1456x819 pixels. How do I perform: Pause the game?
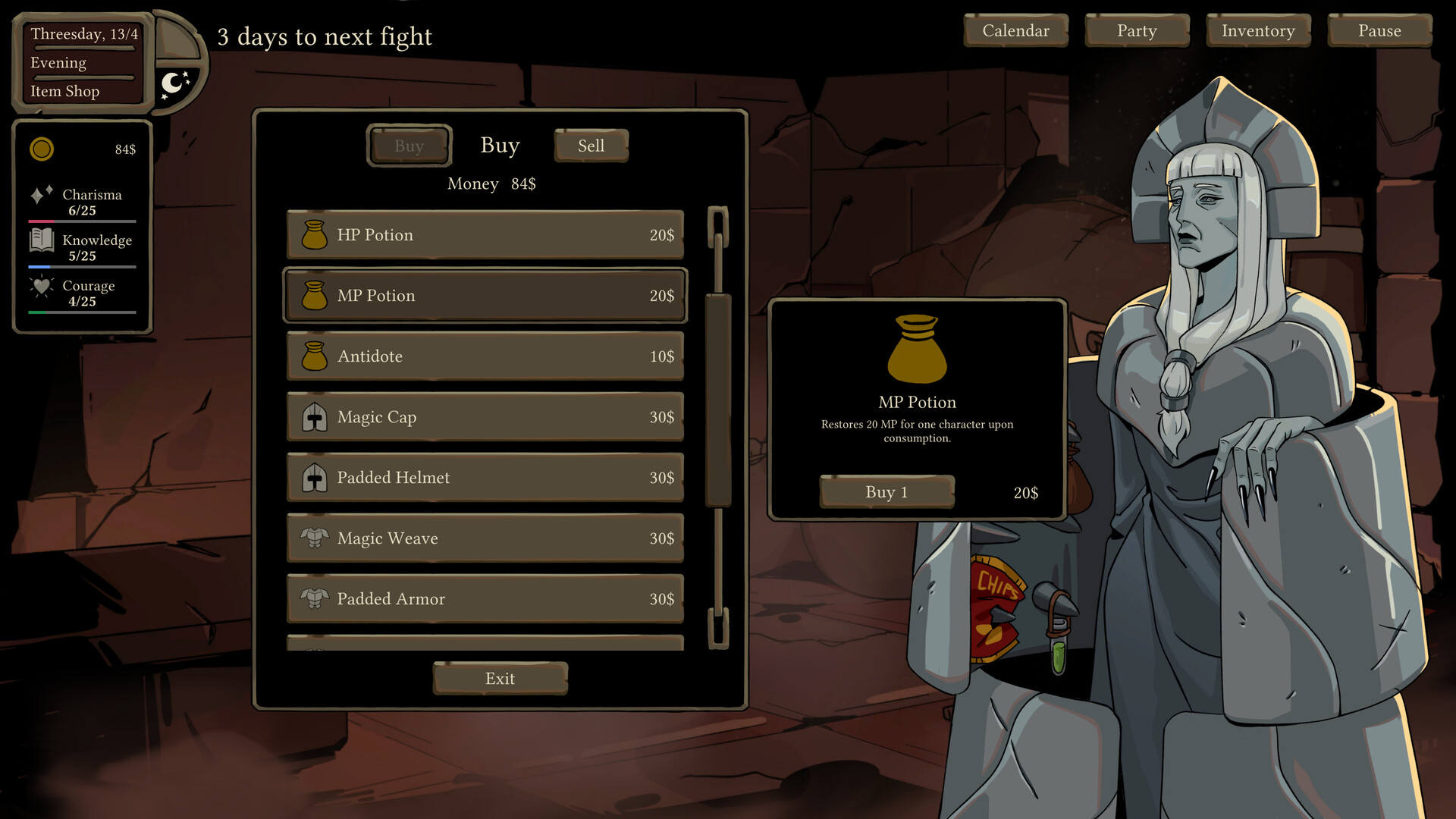(x=1379, y=31)
